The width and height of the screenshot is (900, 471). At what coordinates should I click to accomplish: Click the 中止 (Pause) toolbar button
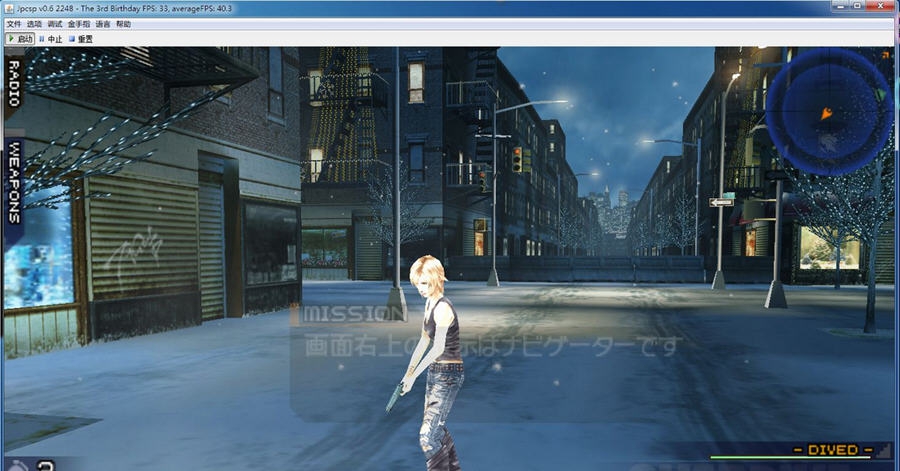click(51, 39)
